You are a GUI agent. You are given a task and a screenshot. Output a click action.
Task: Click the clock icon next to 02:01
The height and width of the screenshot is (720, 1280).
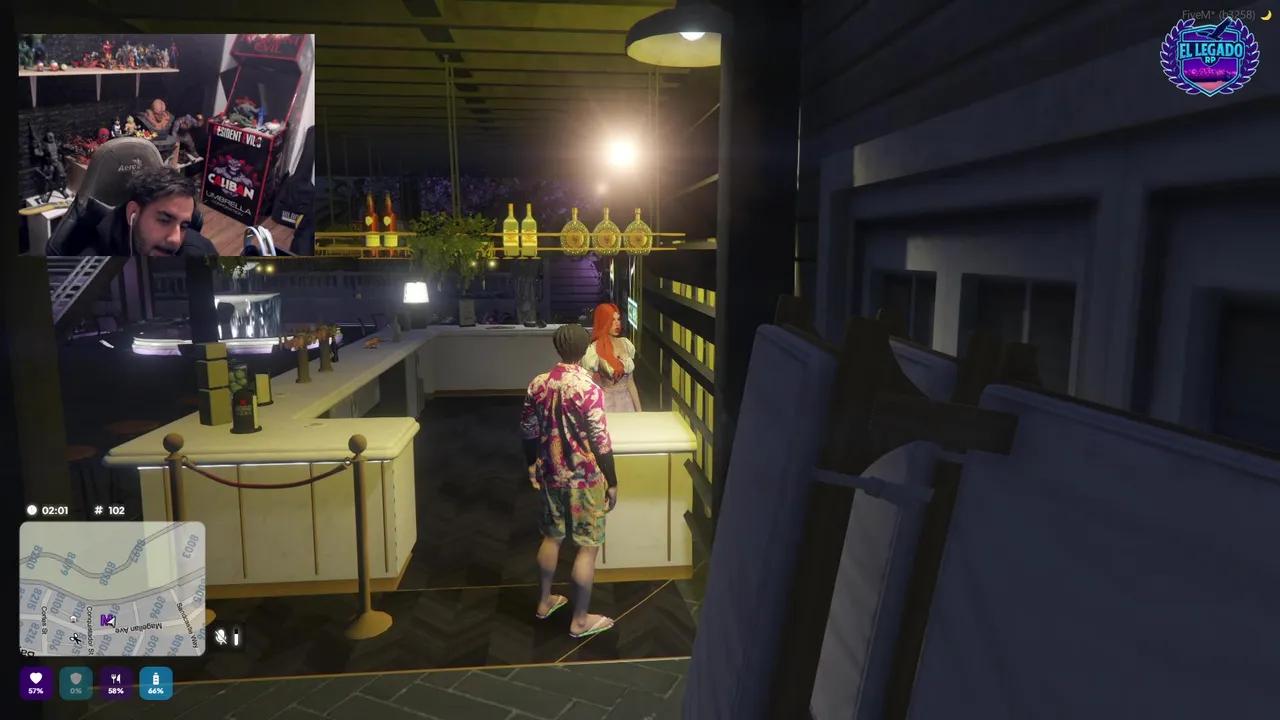pos(32,510)
